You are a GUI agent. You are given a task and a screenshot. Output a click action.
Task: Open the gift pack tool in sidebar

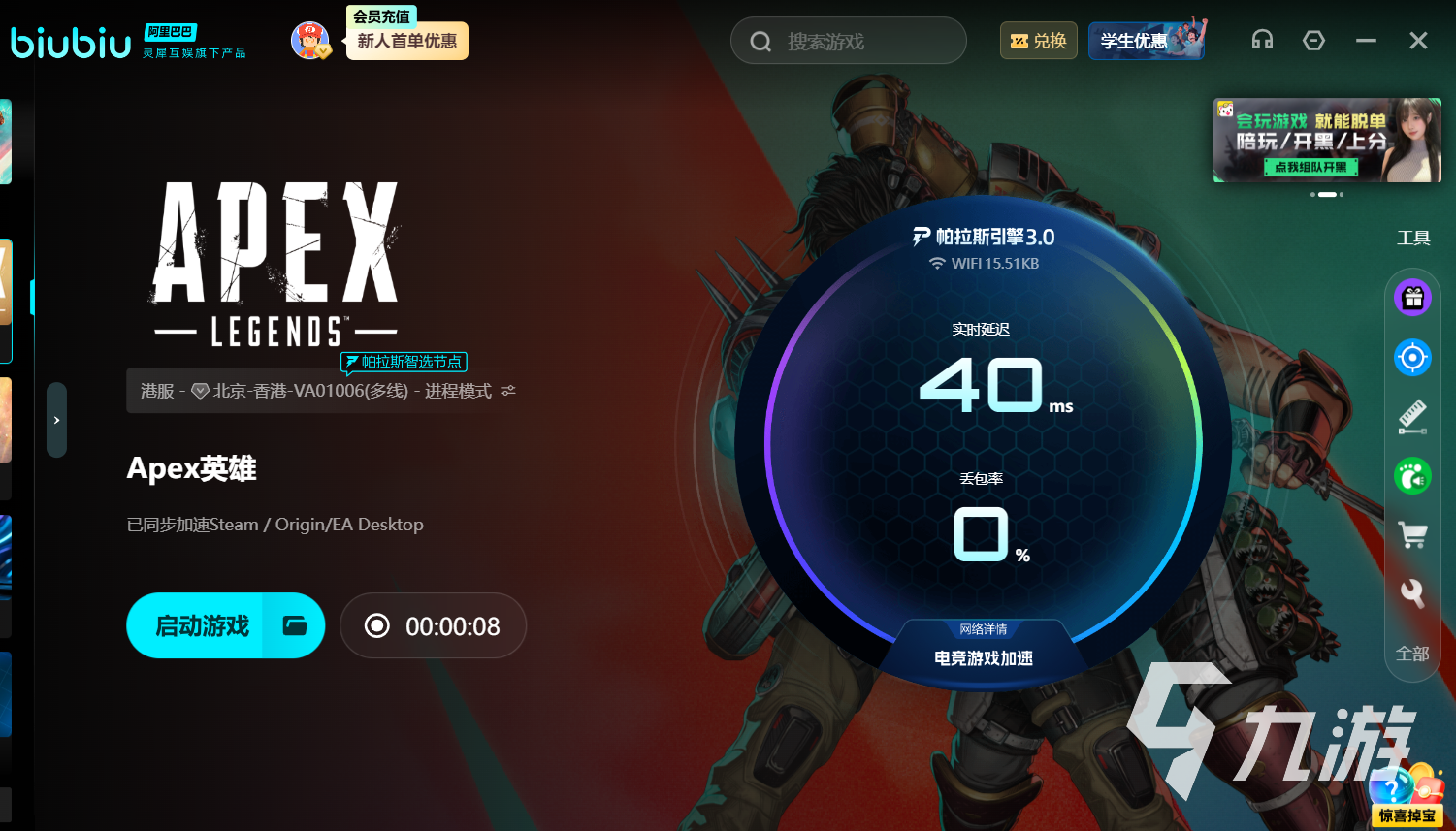point(1412,298)
